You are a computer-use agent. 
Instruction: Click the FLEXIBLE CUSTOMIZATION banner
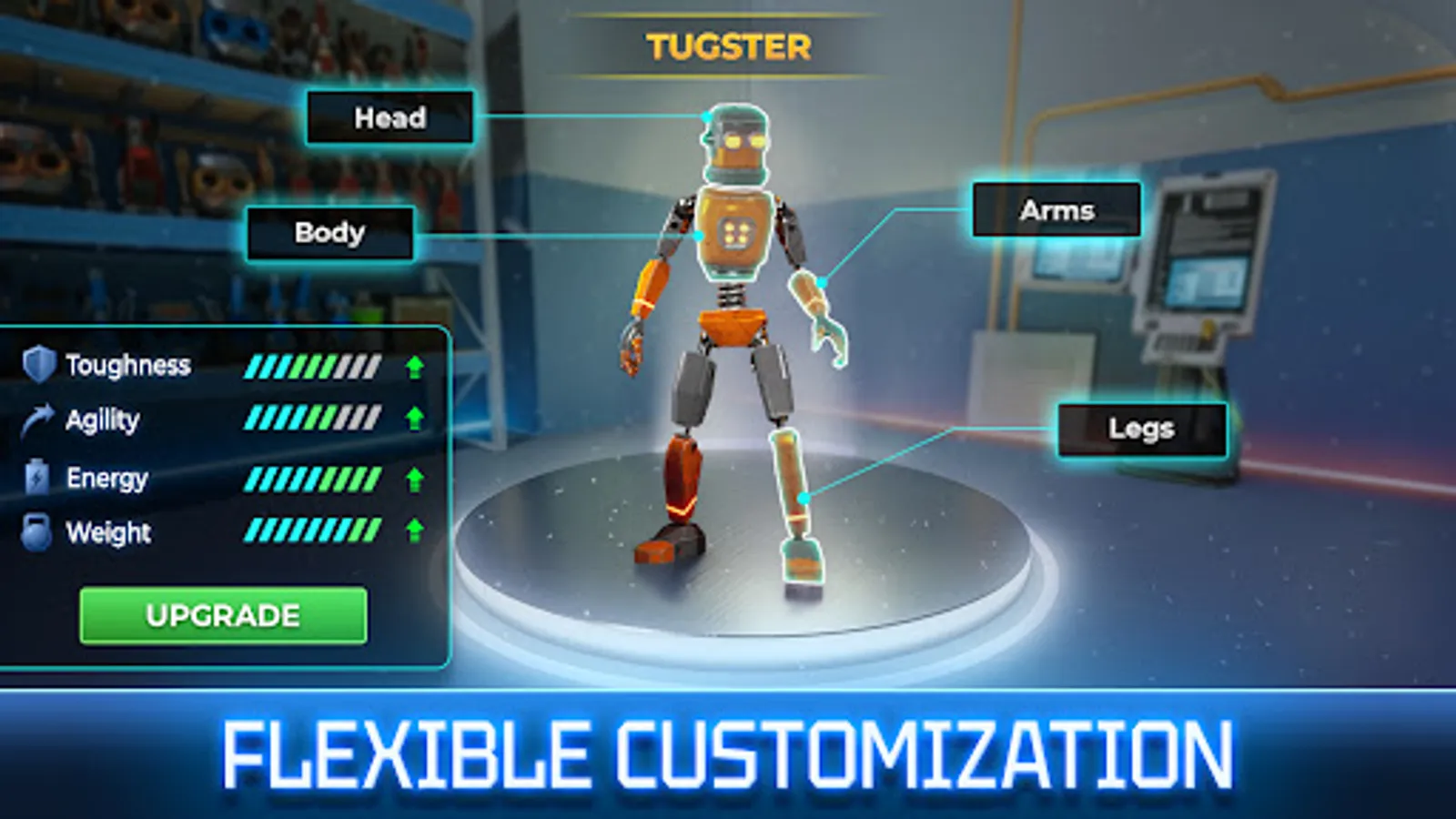[x=728, y=746]
